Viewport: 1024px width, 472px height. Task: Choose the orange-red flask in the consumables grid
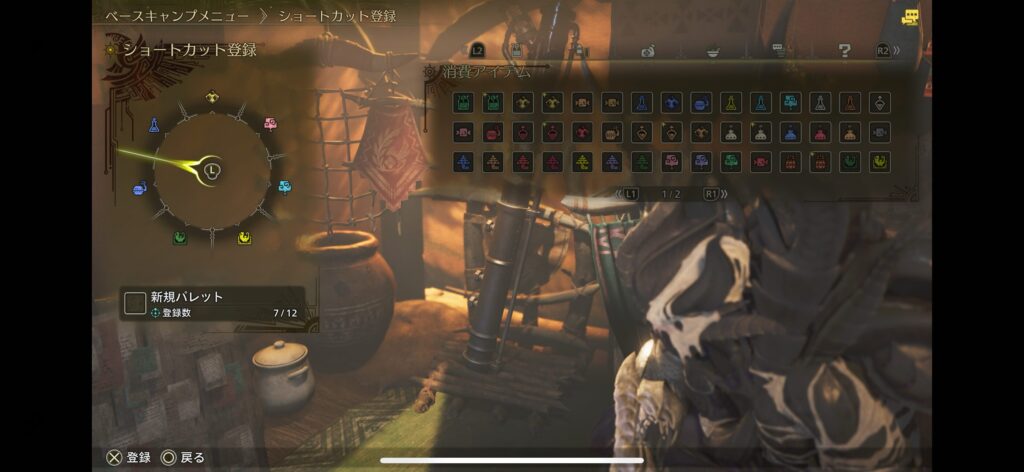pos(850,102)
